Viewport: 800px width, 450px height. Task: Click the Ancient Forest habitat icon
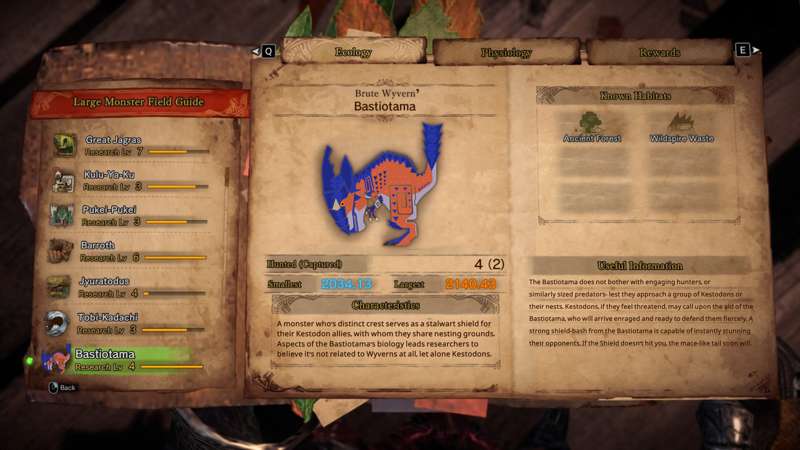pyautogui.click(x=593, y=126)
